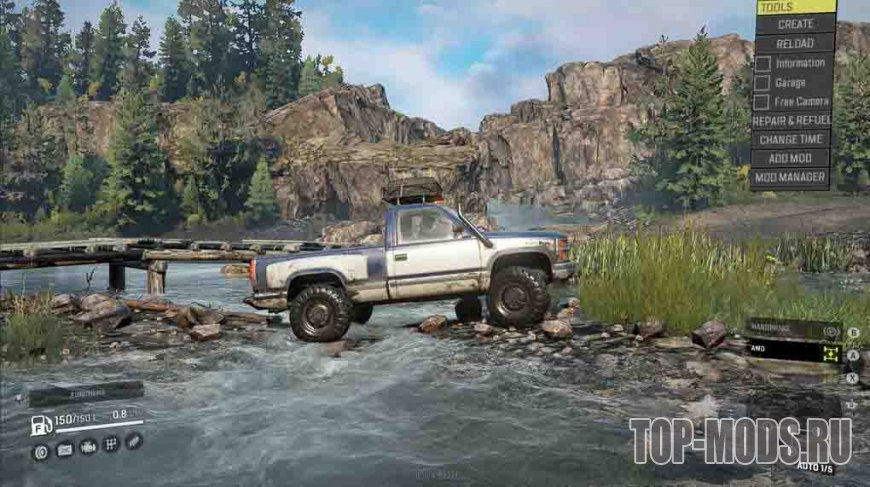Click the gearbox shifter status icon
Viewport: 870px width, 487px height.
[x=110, y=444]
